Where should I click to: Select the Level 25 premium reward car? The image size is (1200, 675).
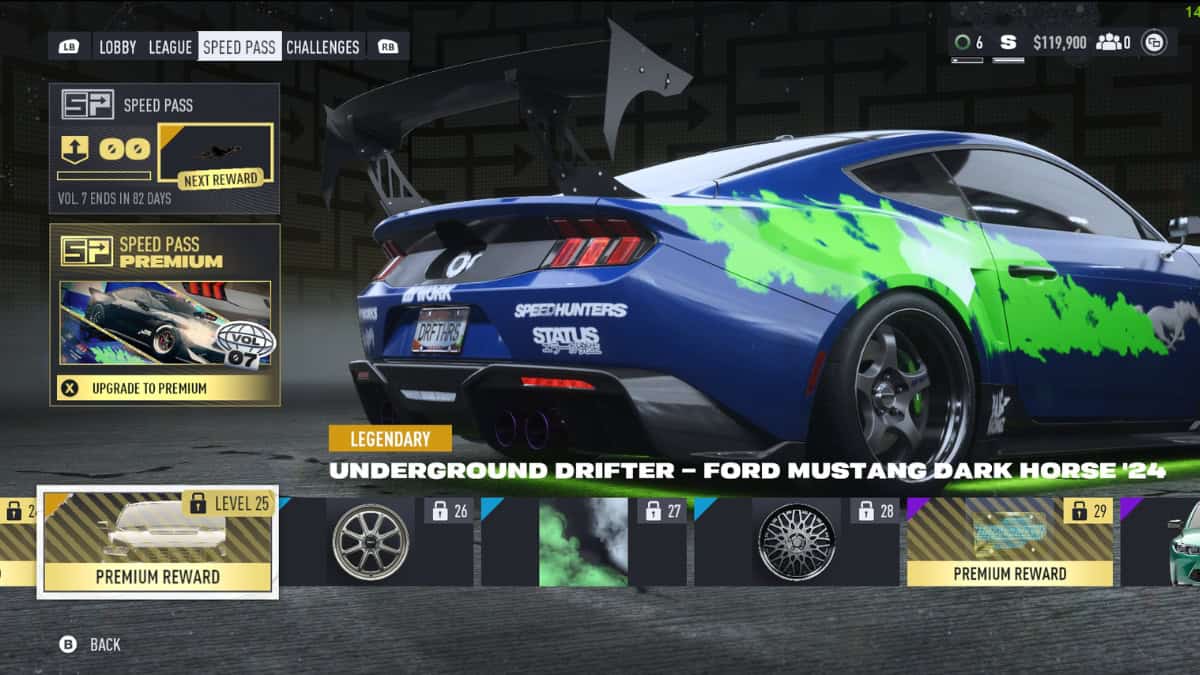point(158,541)
